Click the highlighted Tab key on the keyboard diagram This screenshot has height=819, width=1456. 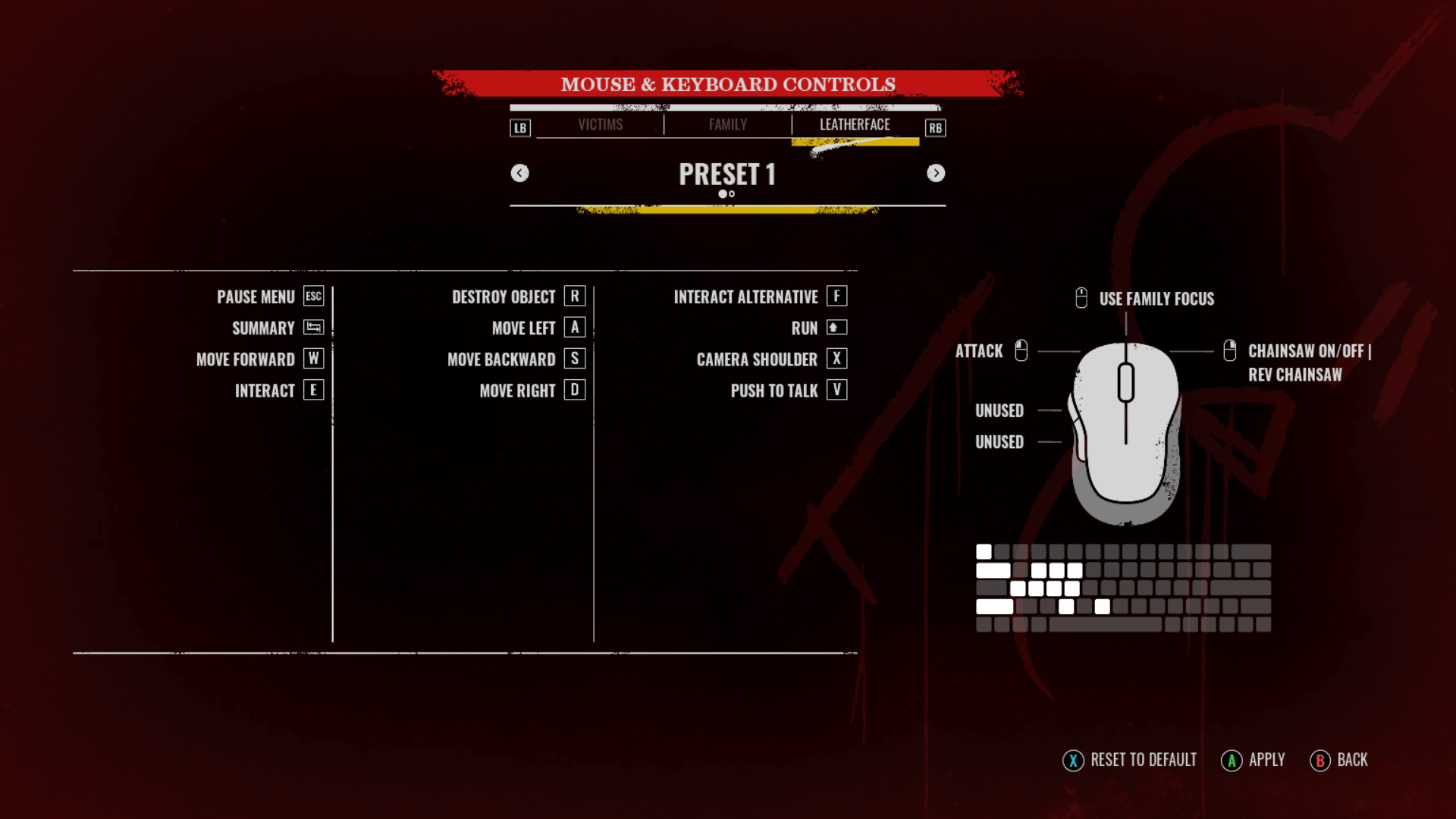pyautogui.click(x=993, y=570)
